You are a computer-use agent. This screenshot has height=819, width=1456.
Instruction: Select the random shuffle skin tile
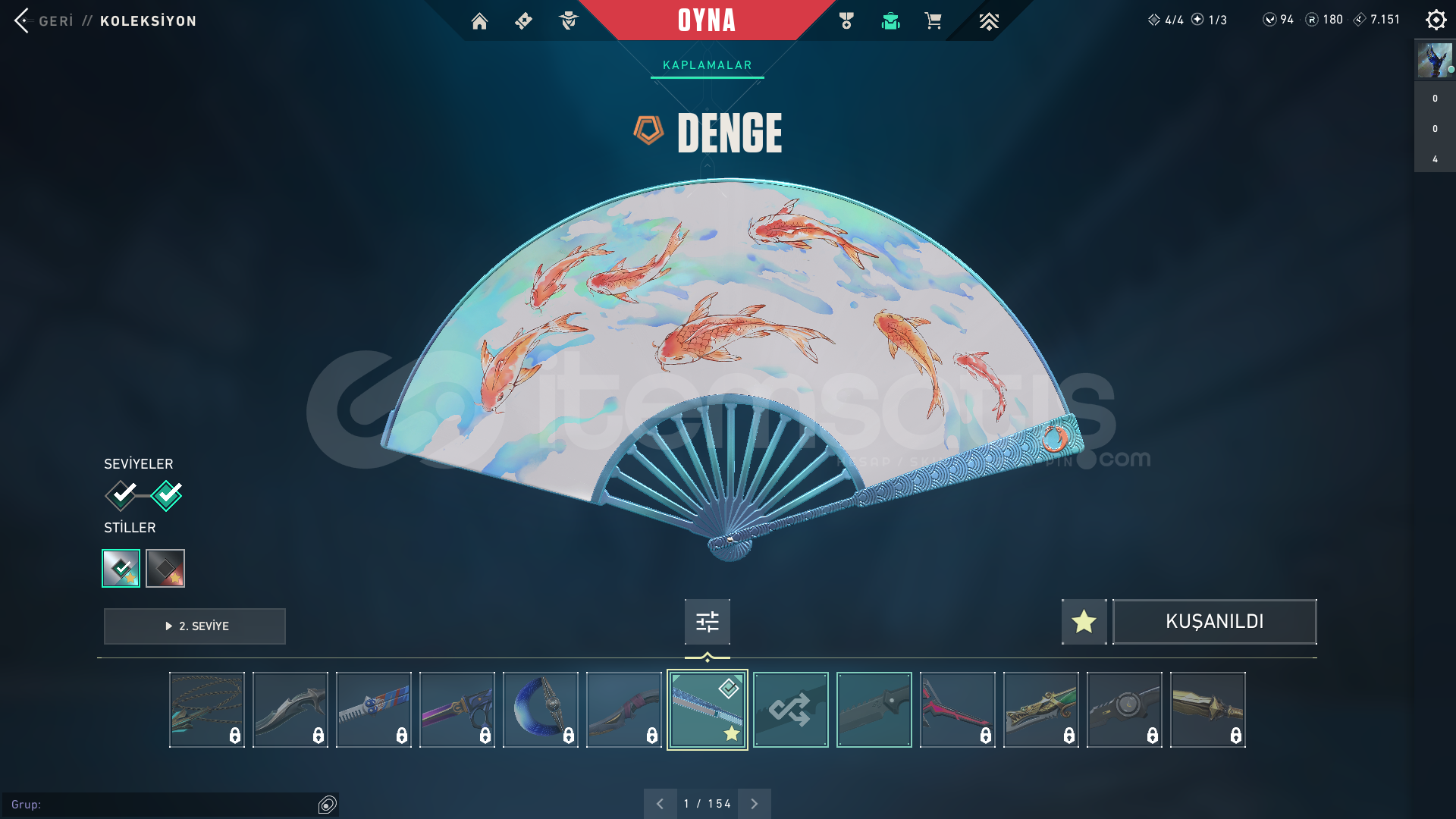(790, 710)
